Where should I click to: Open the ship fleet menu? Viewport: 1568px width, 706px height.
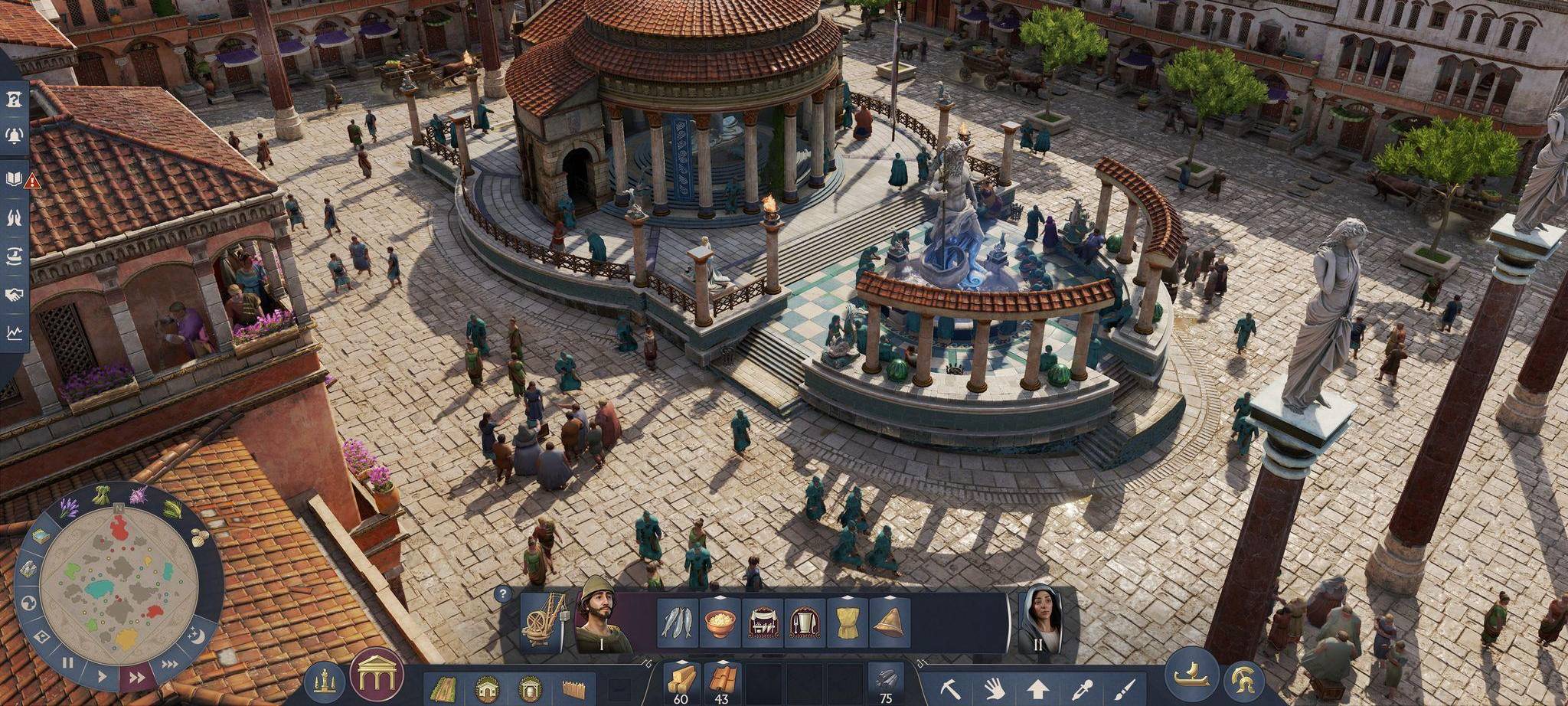click(x=1191, y=678)
